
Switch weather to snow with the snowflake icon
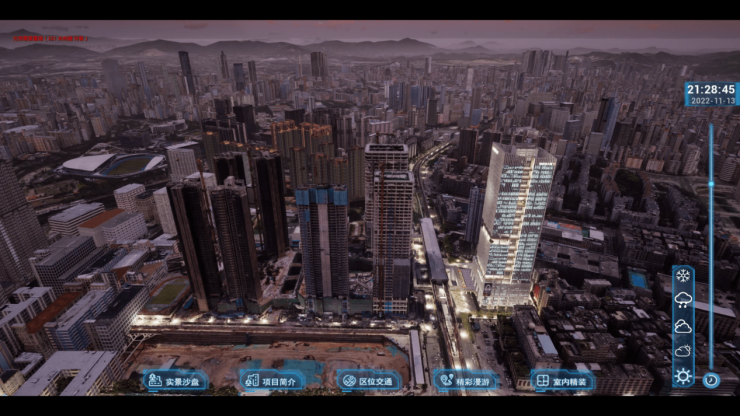683,277
